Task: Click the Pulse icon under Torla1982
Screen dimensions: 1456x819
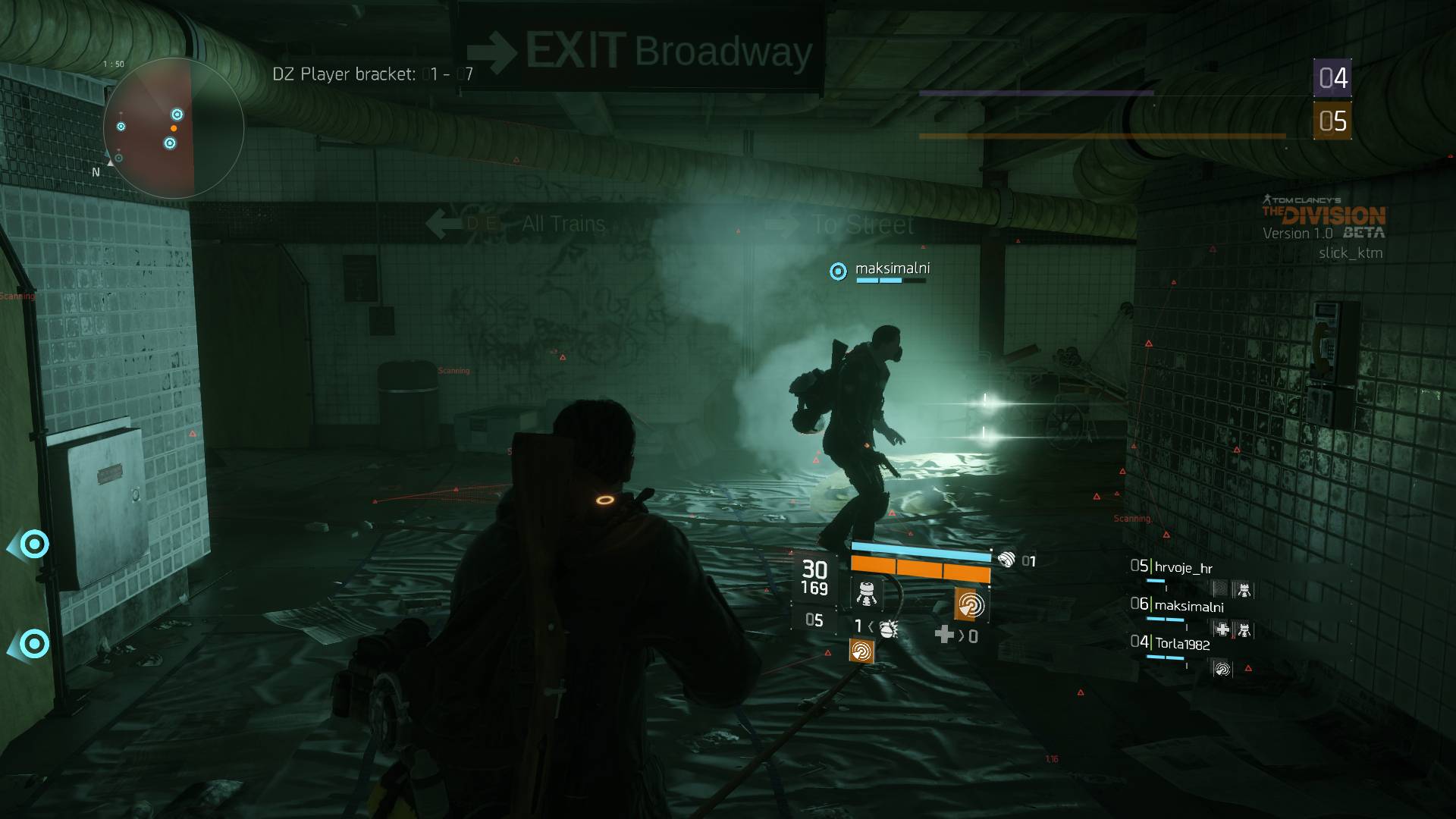Action: click(x=1222, y=668)
